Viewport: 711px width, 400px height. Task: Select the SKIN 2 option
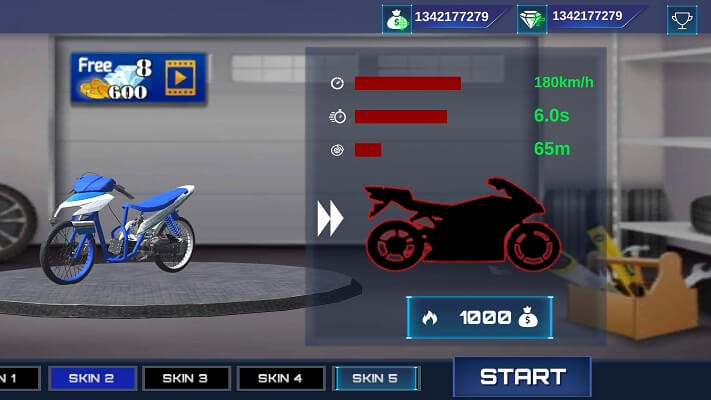pos(92,378)
